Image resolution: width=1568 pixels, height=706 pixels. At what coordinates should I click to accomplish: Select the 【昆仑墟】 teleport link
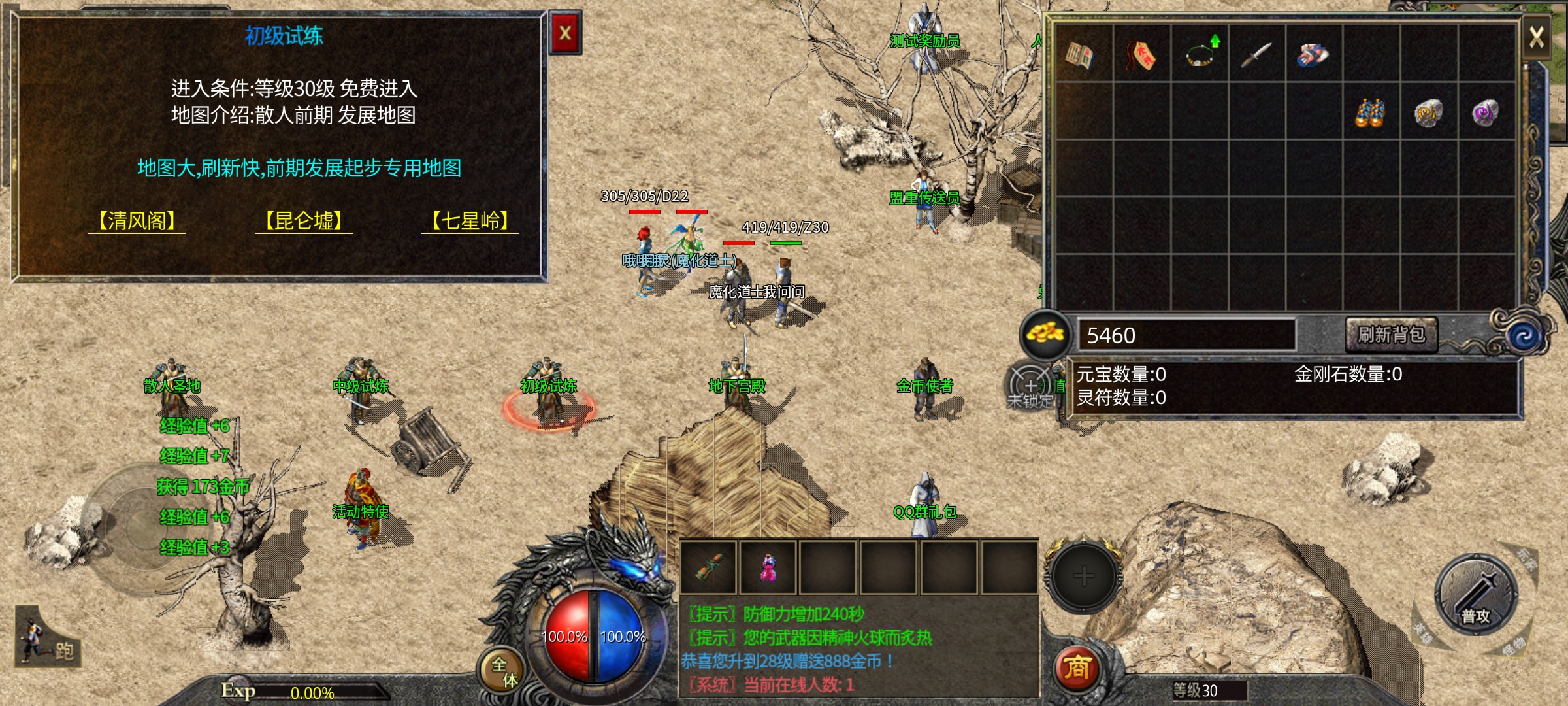point(304,221)
